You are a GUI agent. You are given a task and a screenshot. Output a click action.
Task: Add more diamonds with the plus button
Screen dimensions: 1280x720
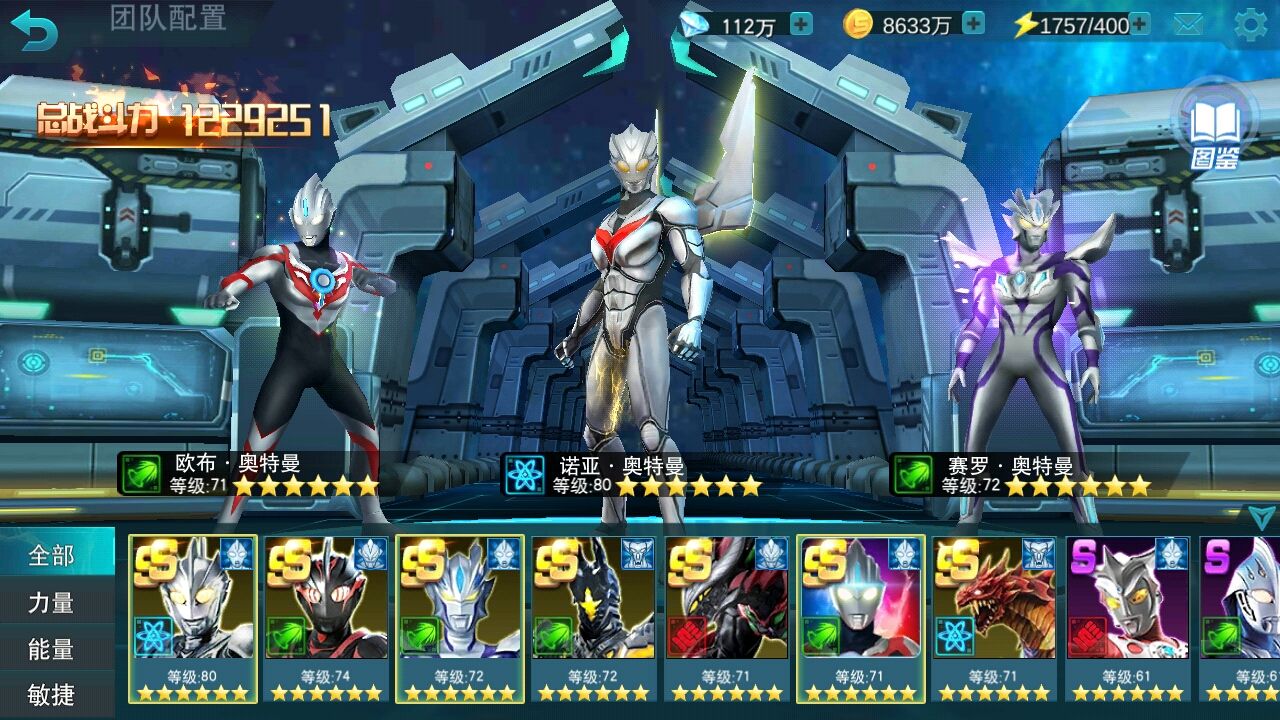(801, 24)
